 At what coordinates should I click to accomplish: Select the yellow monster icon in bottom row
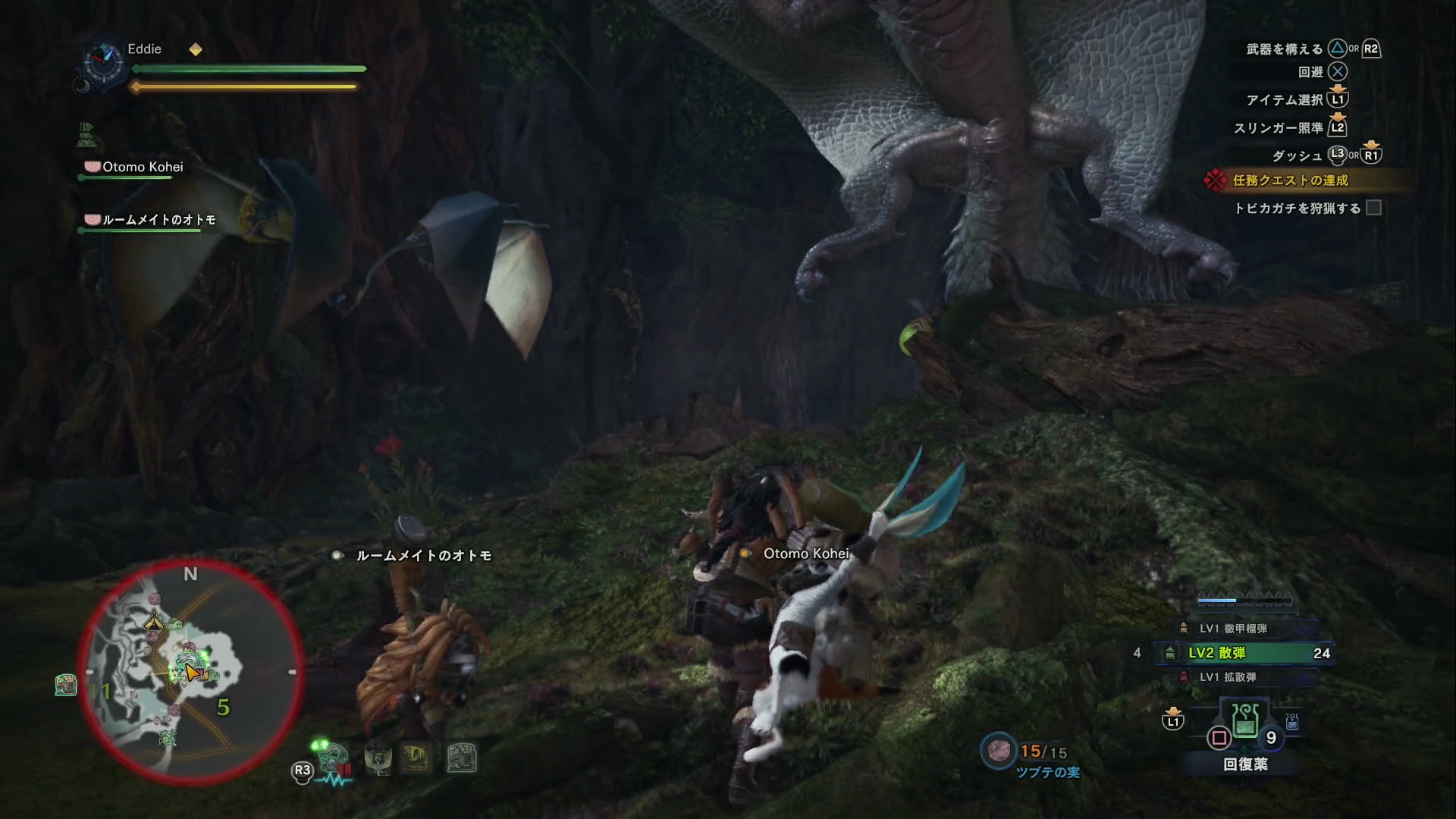pos(416,758)
